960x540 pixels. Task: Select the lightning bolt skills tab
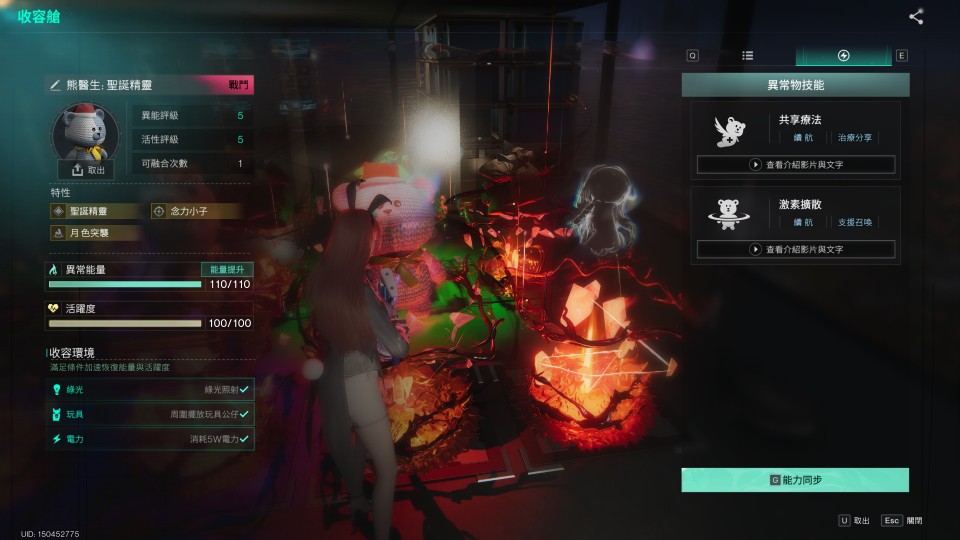[843, 56]
